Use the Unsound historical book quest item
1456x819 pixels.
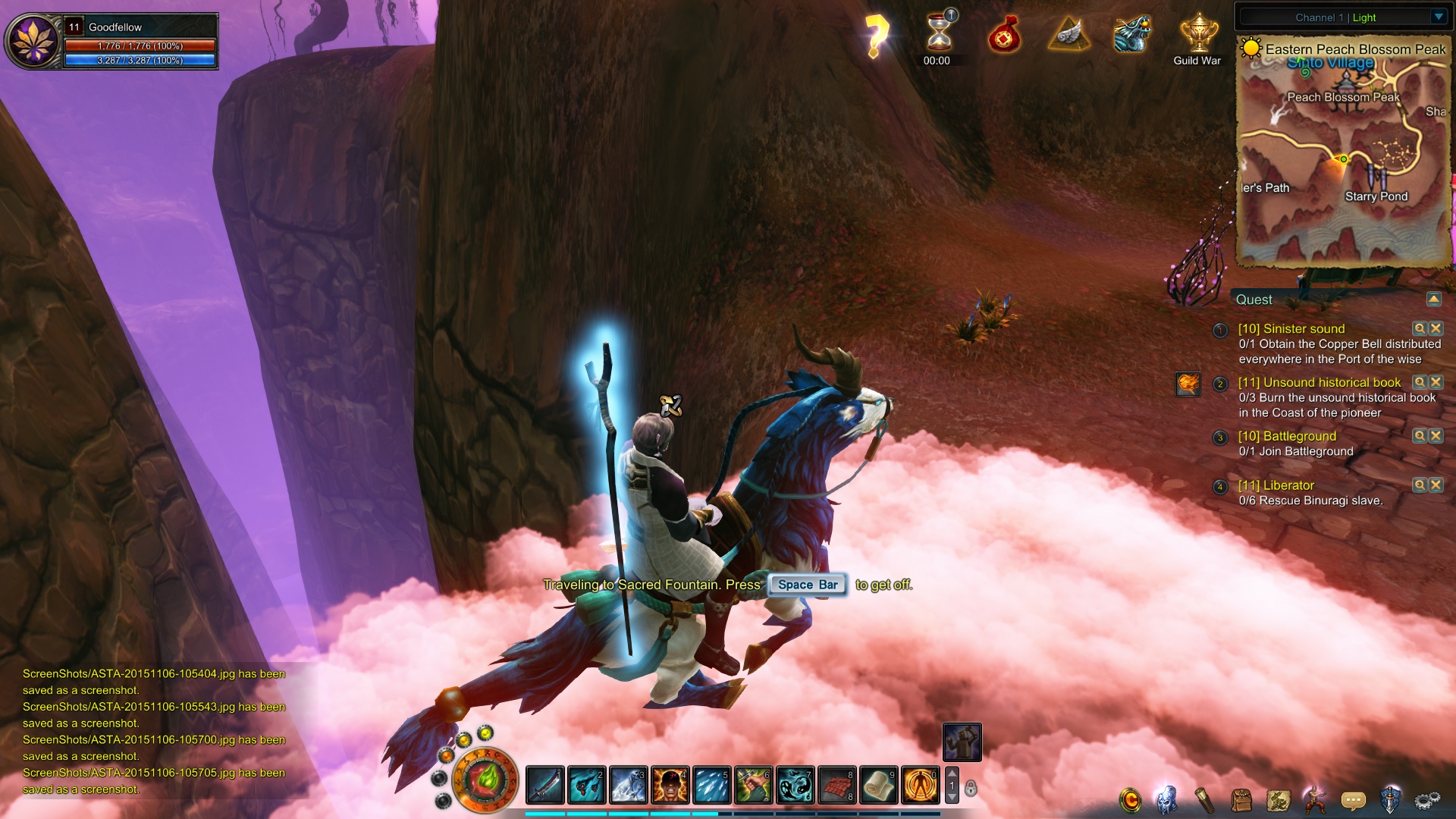tap(1188, 384)
